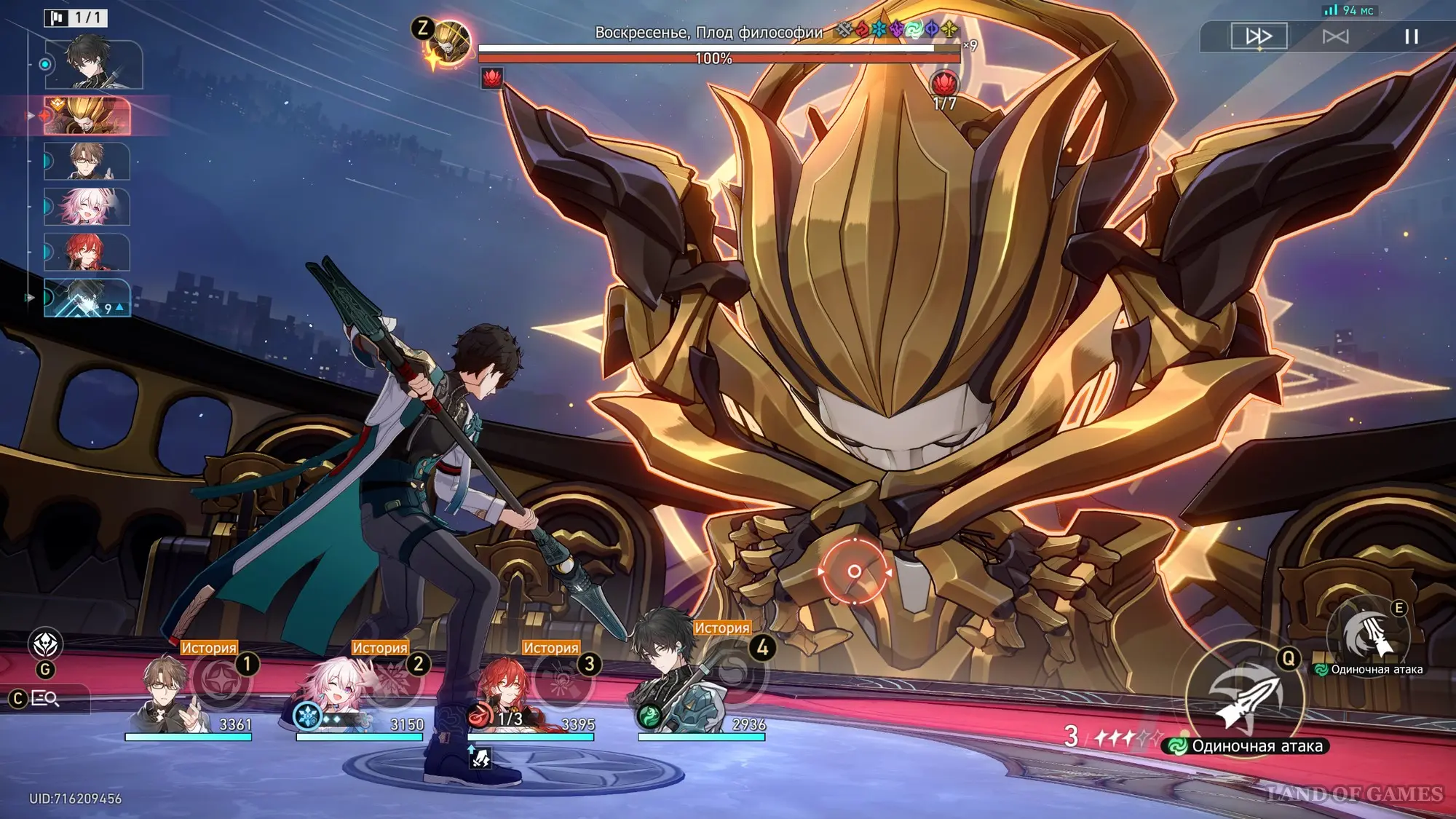Screen dimensions: 1456x819
Task: Click the boss icon beside the health bar
Action: point(448,44)
